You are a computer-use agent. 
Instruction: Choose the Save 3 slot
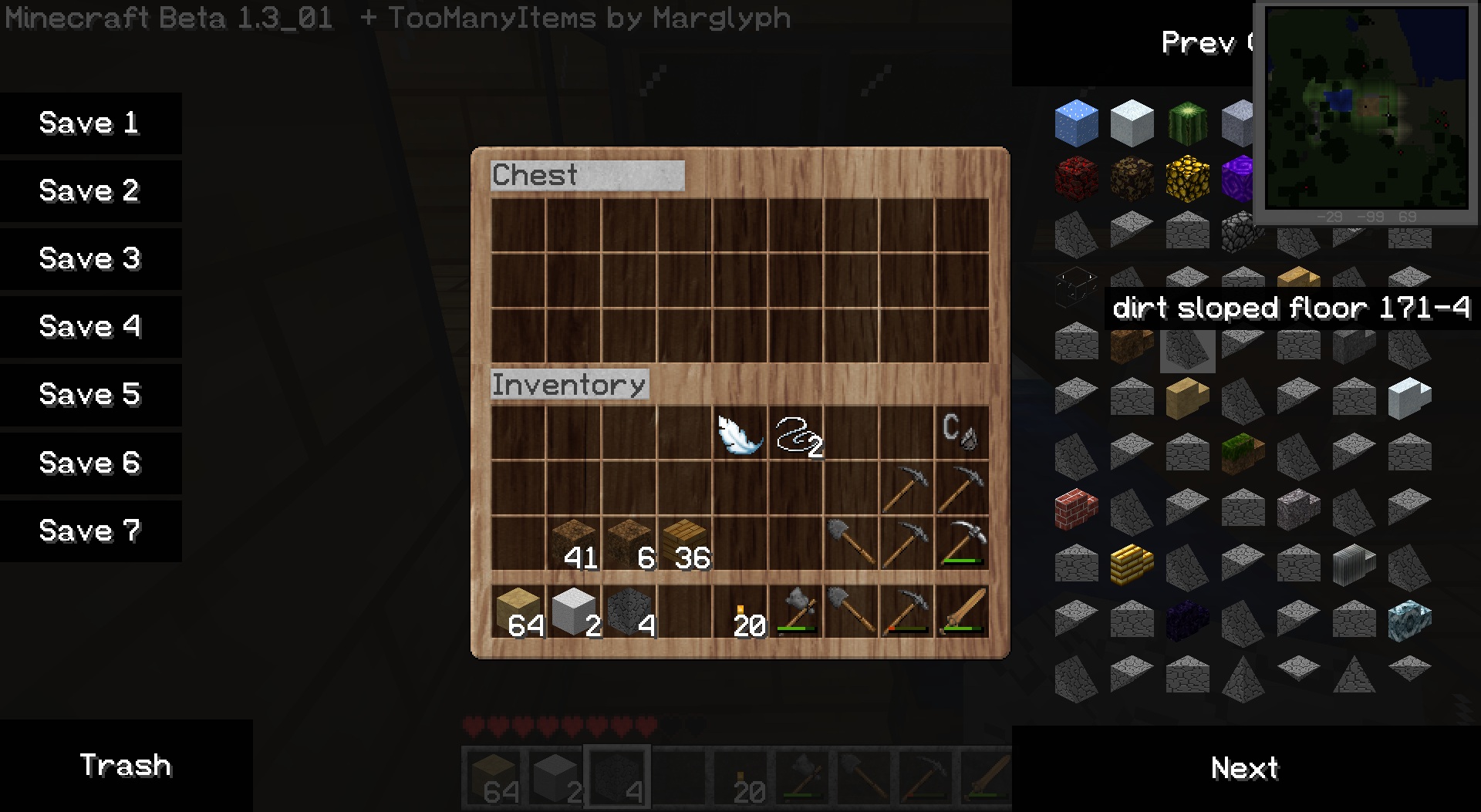[90, 259]
